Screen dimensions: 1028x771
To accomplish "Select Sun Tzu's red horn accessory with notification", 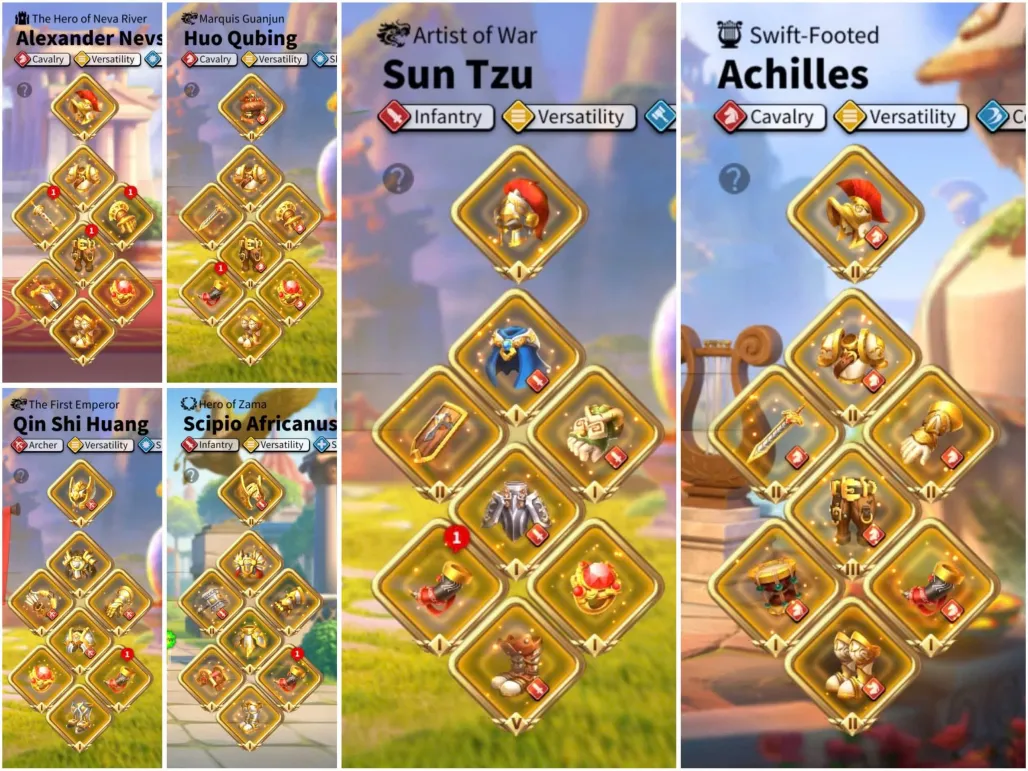I will 439,587.
